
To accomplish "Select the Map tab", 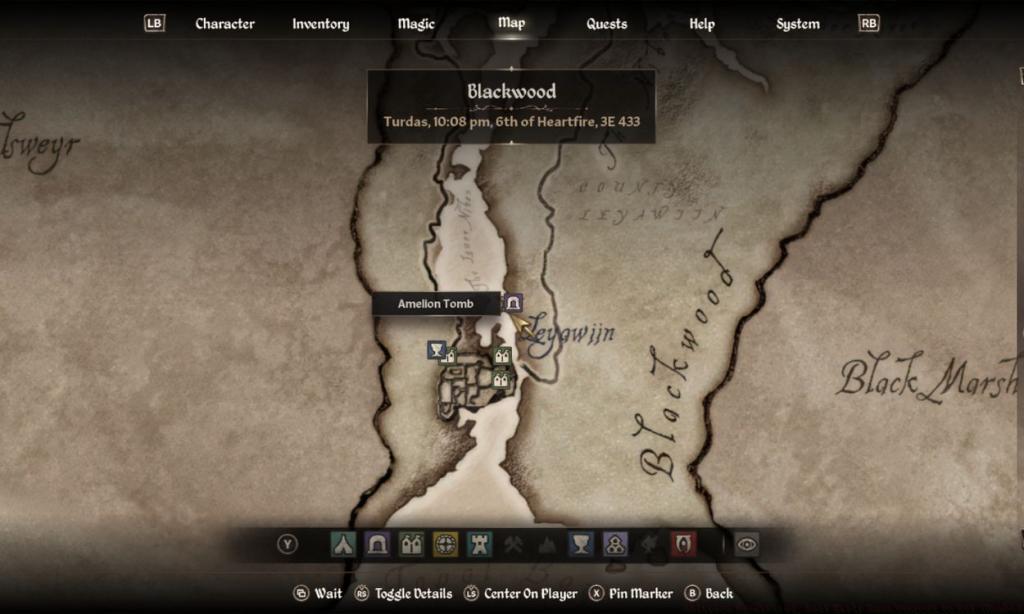I will point(511,22).
